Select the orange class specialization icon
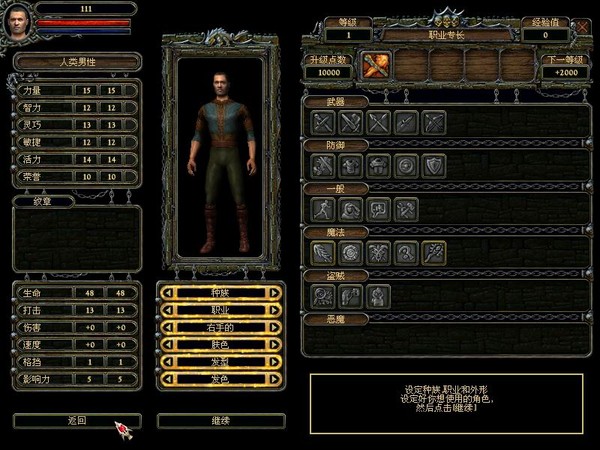600x450 pixels. 376,64
